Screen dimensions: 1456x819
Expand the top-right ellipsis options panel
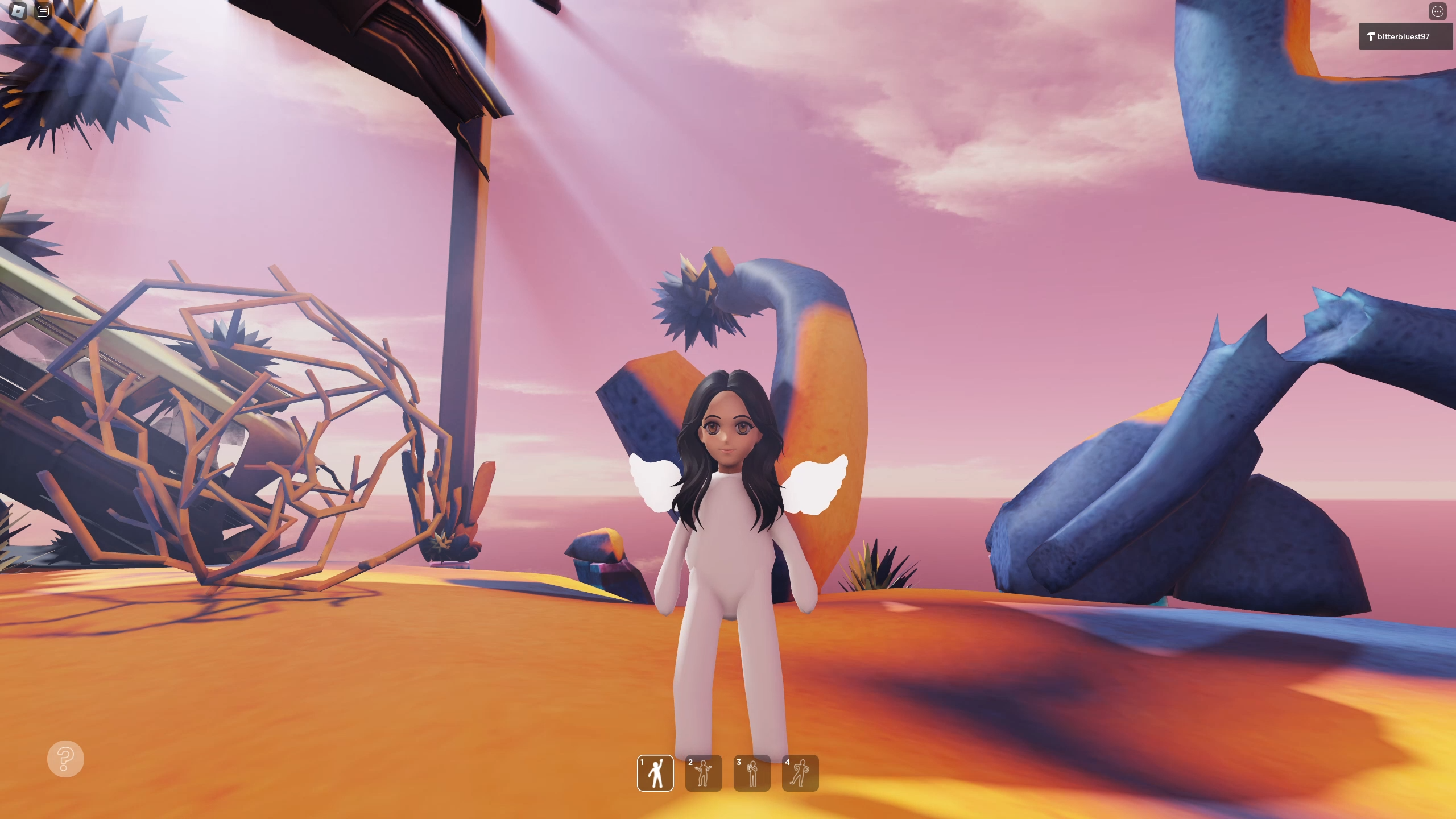click(x=1438, y=11)
